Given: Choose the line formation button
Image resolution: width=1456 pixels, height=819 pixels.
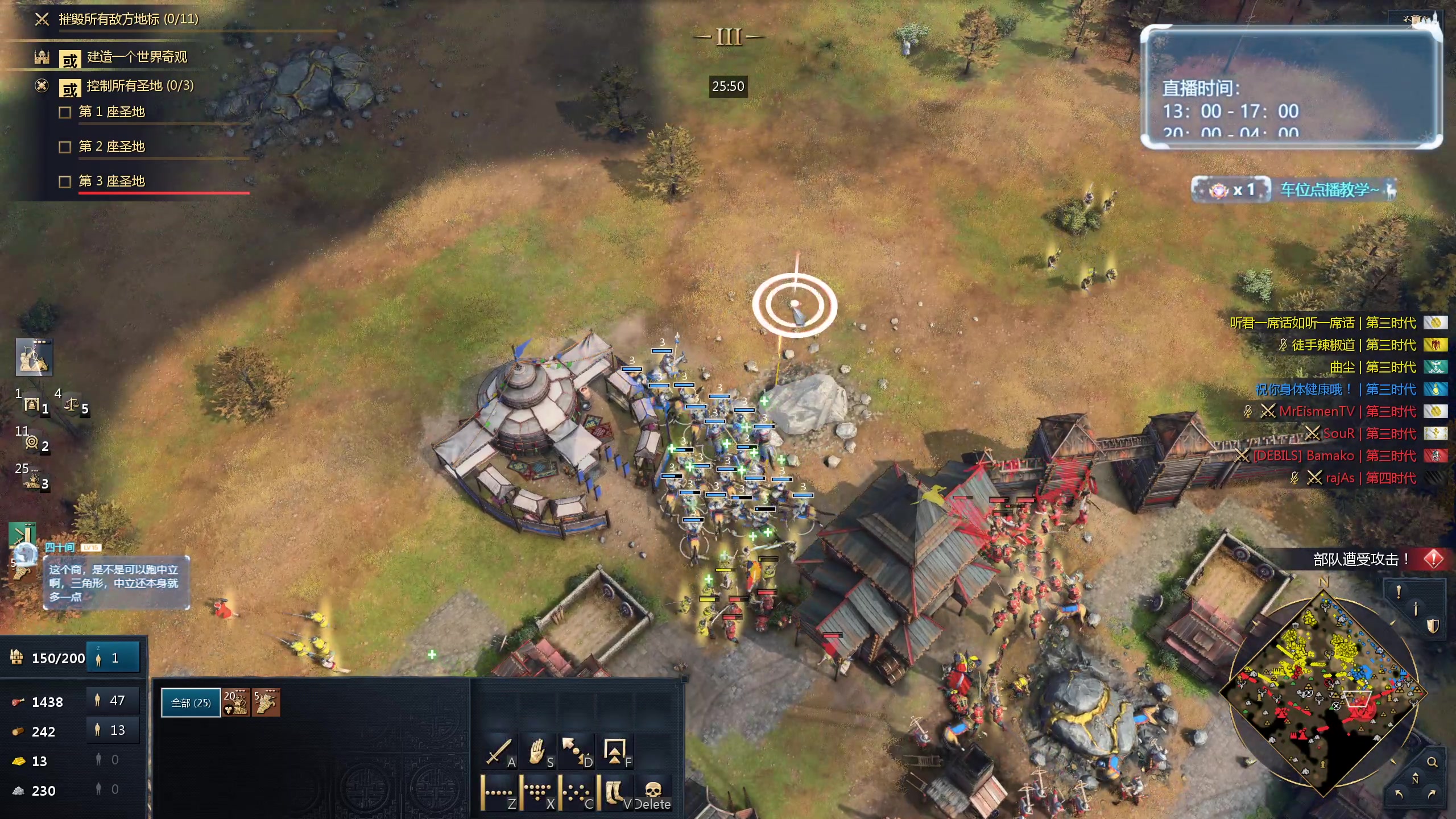Looking at the screenshot, I should (499, 792).
